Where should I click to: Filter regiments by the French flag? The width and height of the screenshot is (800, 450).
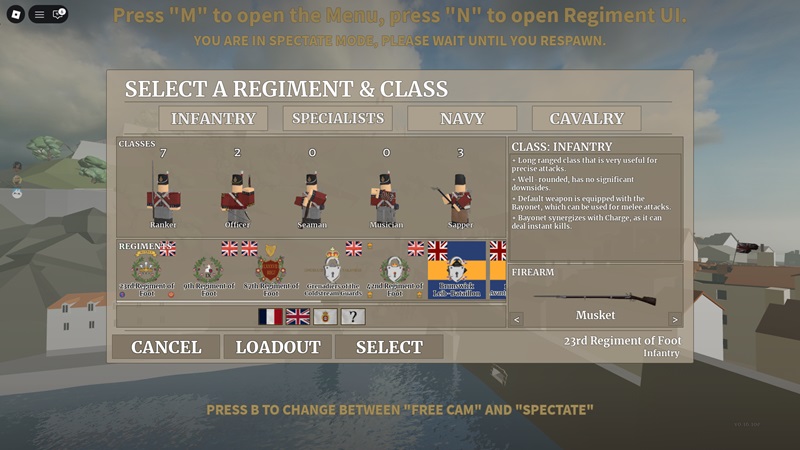(x=270, y=316)
